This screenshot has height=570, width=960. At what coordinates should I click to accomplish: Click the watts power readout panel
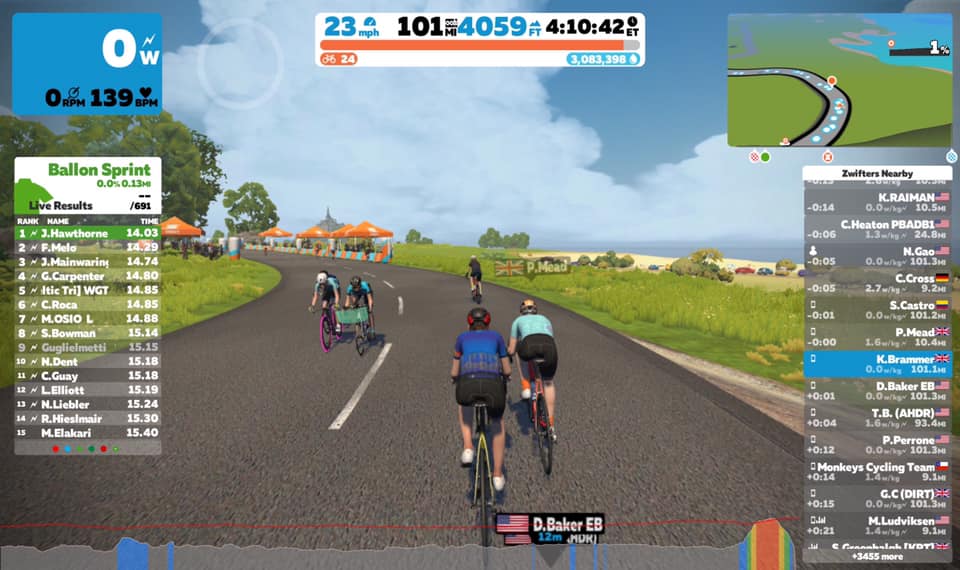pos(87,64)
